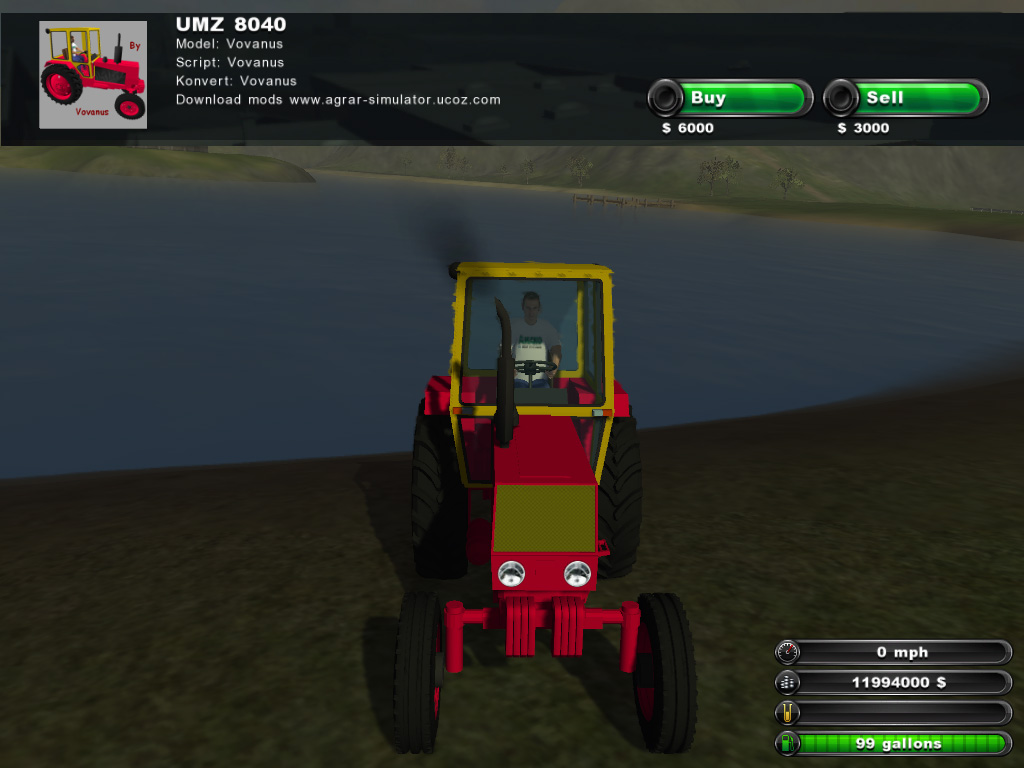The image size is (1024, 768).
Task: Click the UMZ 8040 tractor thumbnail
Action: tap(92, 75)
